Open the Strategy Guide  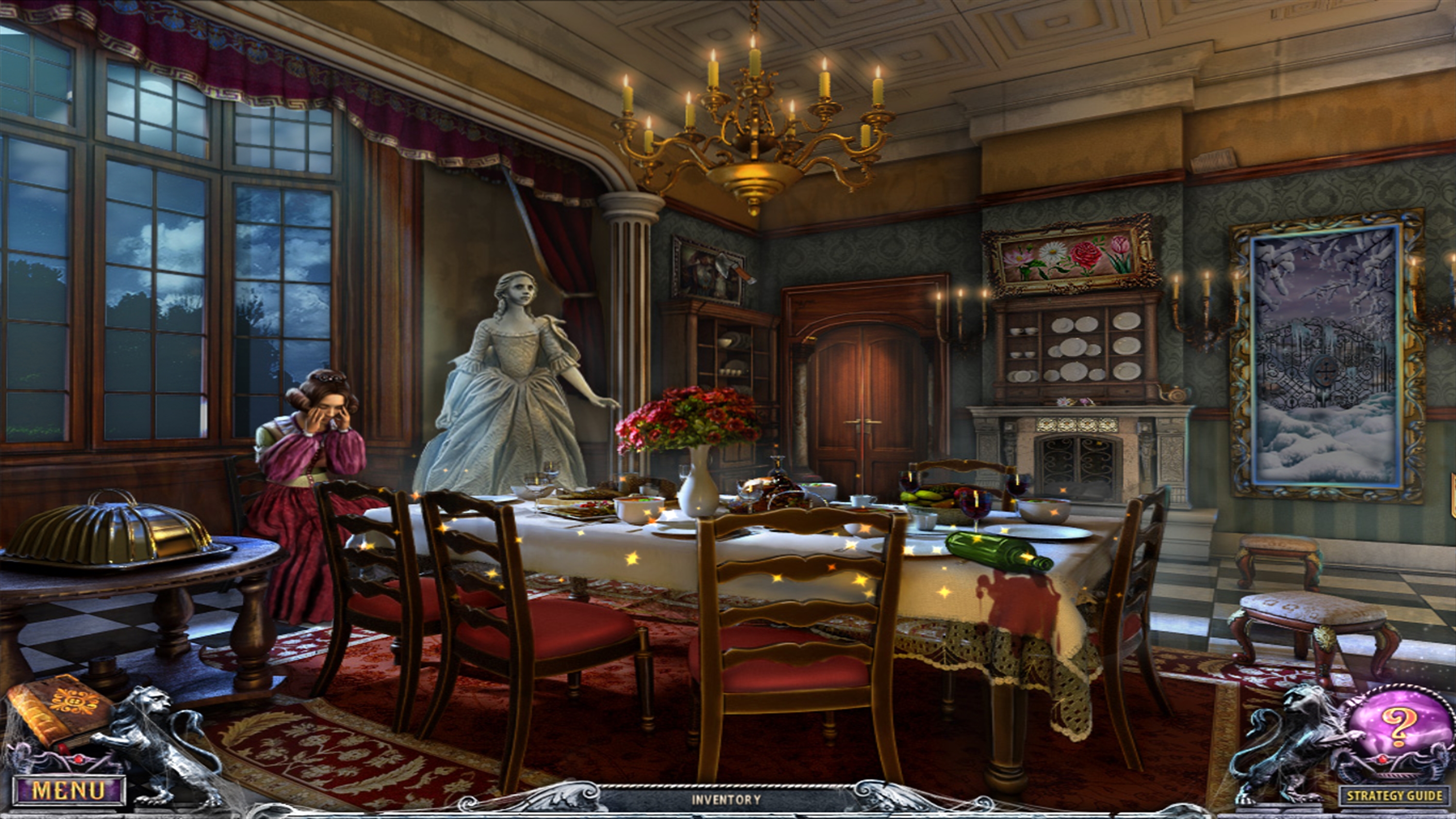click(x=1394, y=796)
